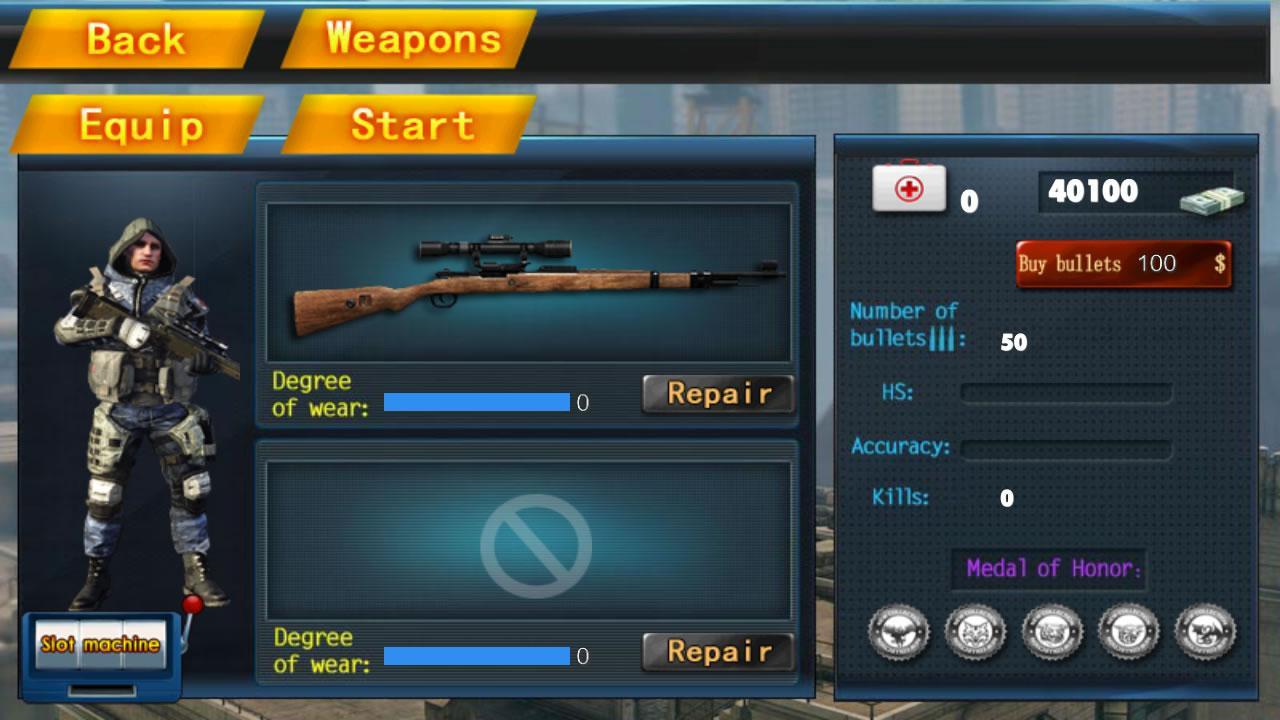
Task: Go Back to the previous screen
Action: (137, 38)
